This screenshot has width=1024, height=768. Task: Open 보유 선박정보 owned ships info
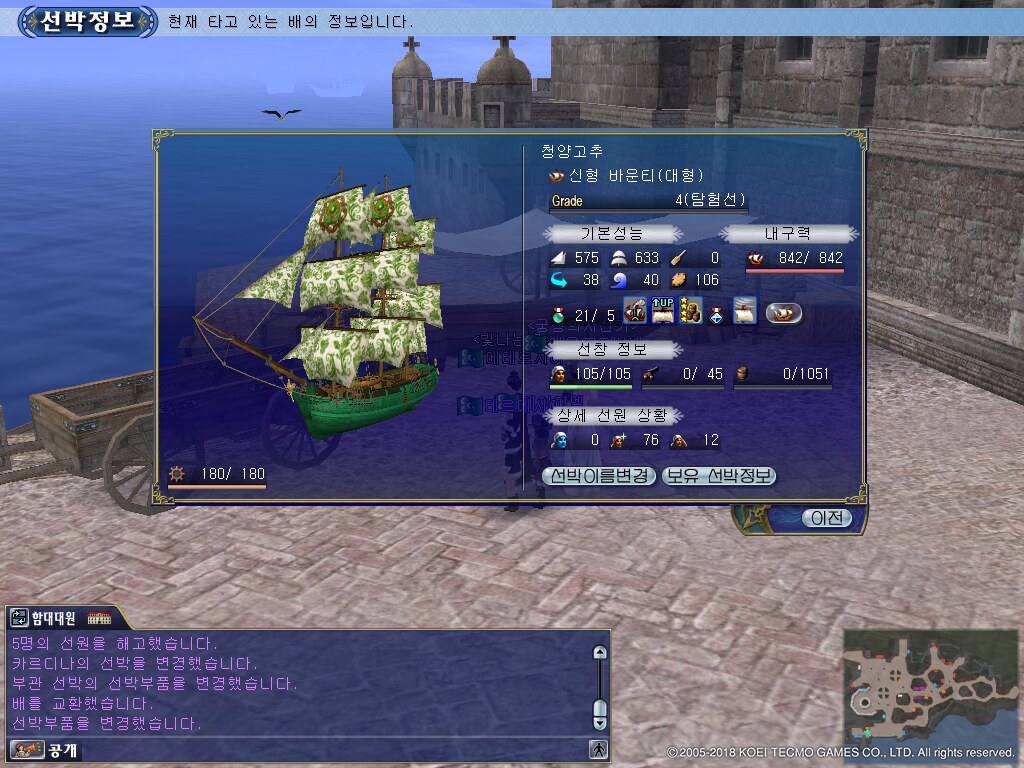pyautogui.click(x=719, y=476)
